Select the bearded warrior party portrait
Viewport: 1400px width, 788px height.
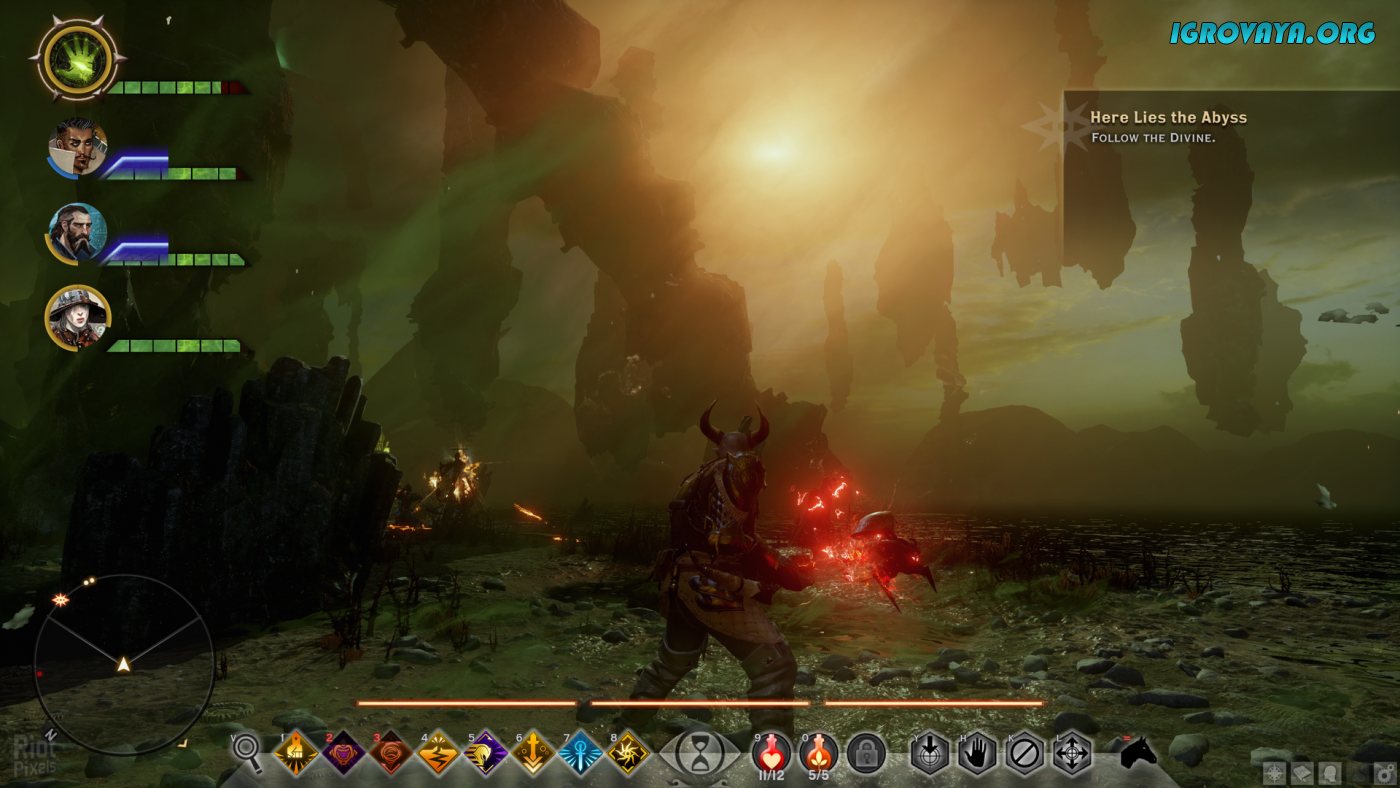click(77, 233)
